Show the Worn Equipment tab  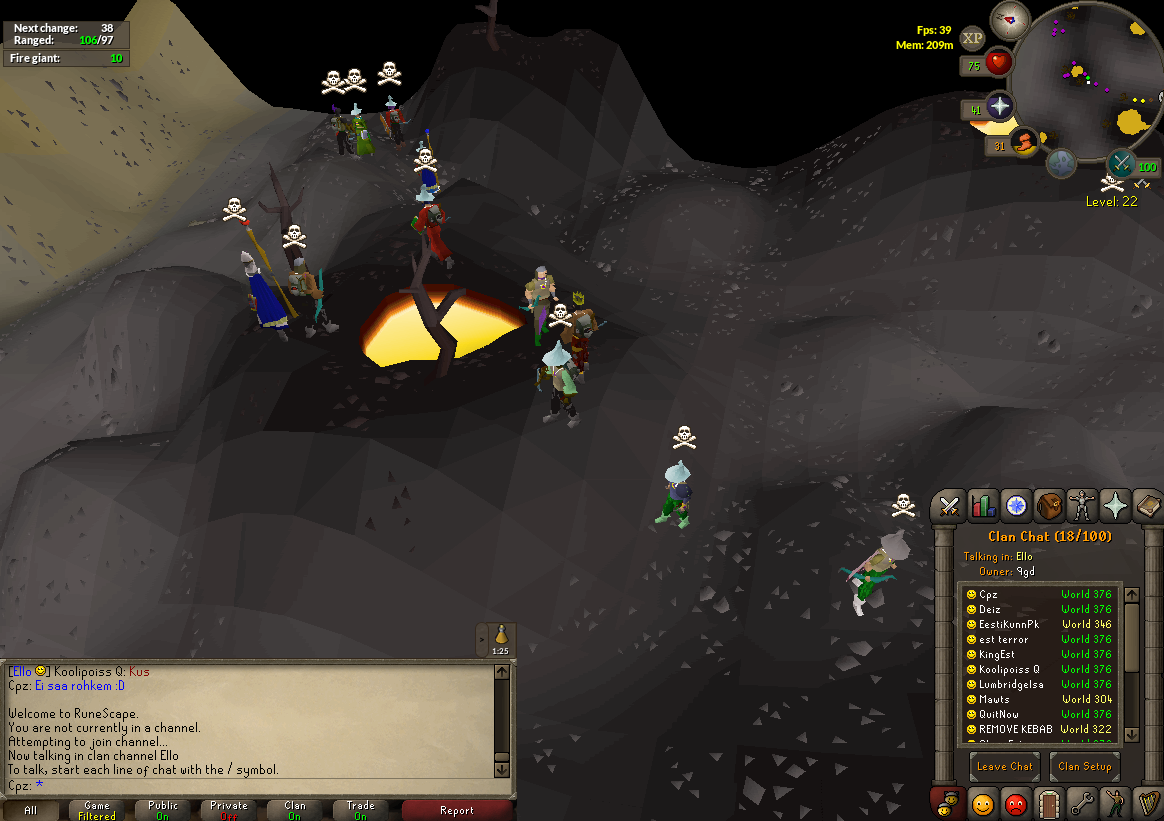[1081, 507]
